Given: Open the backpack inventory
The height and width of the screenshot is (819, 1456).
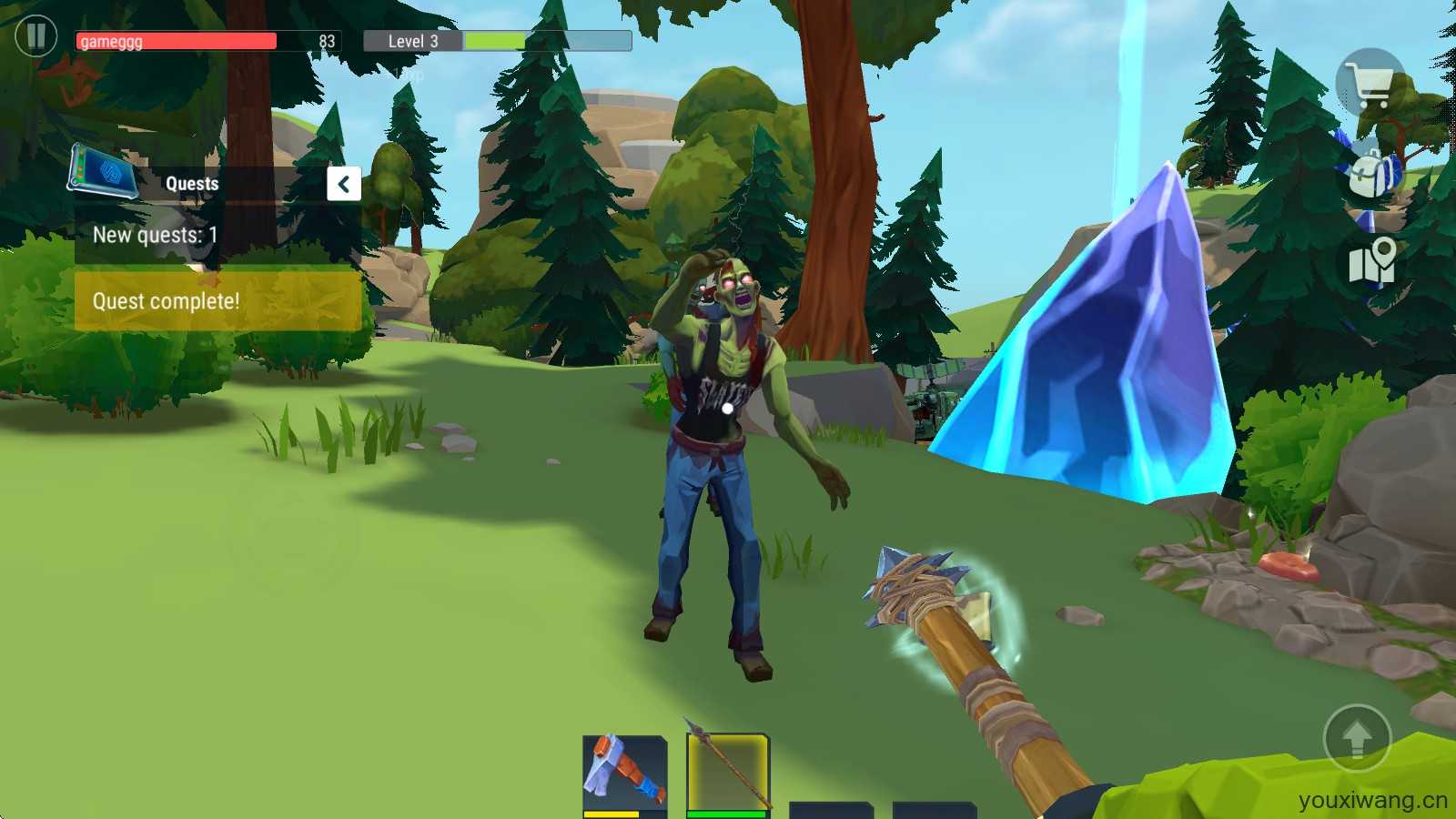Looking at the screenshot, I should pos(1373,172).
